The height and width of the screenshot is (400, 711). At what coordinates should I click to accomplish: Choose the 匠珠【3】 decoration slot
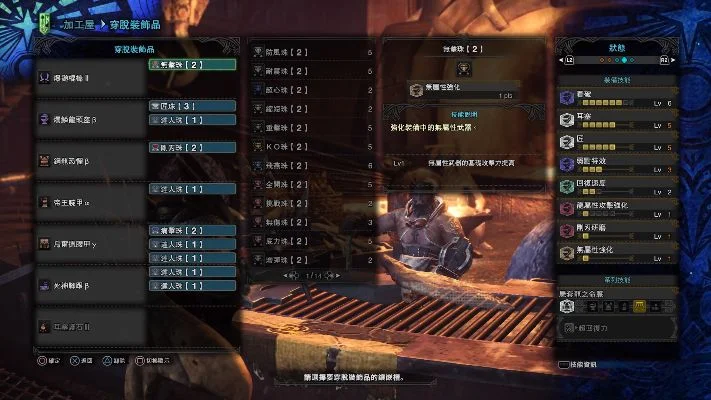[x=192, y=105]
